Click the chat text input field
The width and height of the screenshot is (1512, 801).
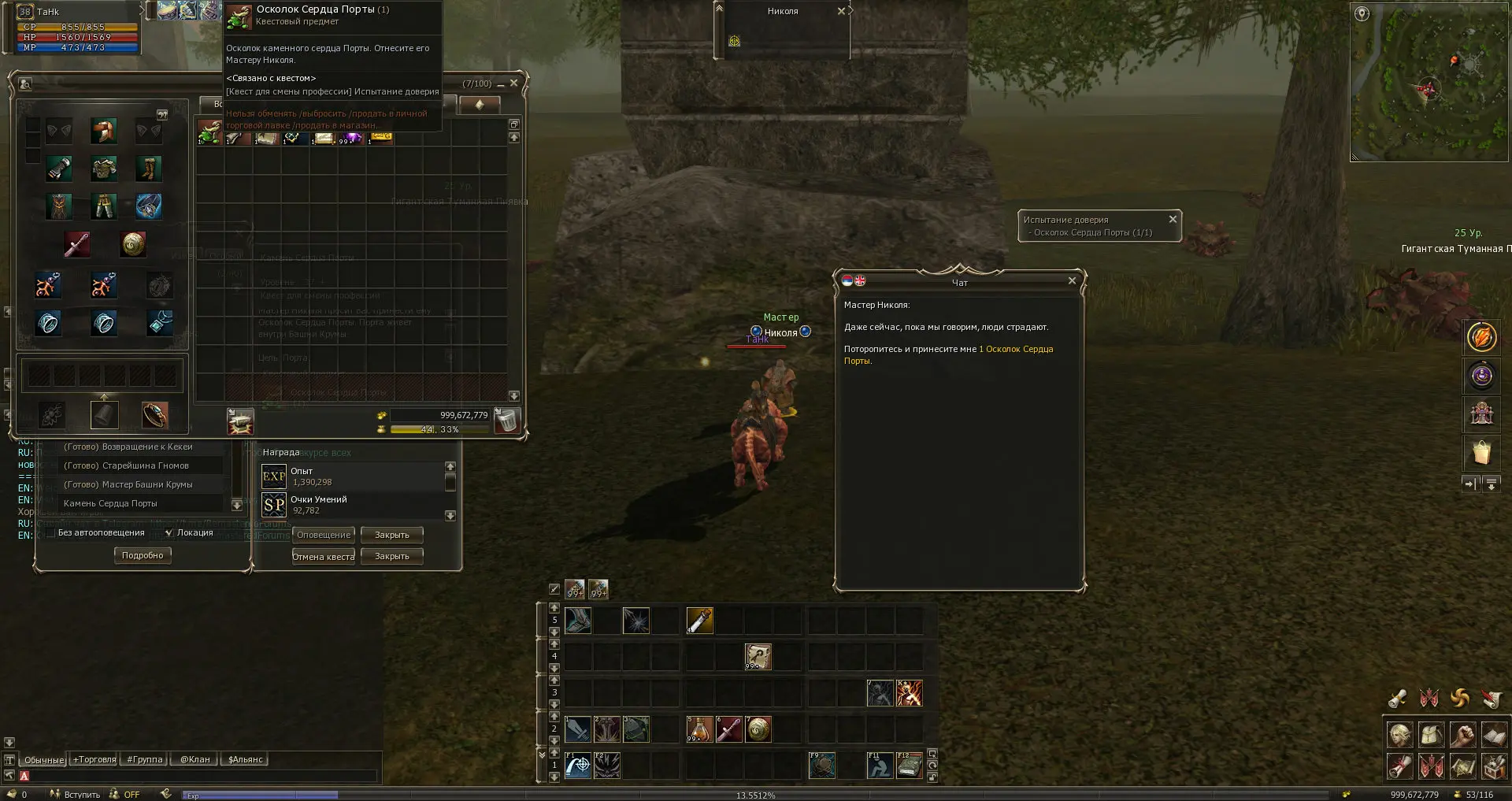pos(197,777)
